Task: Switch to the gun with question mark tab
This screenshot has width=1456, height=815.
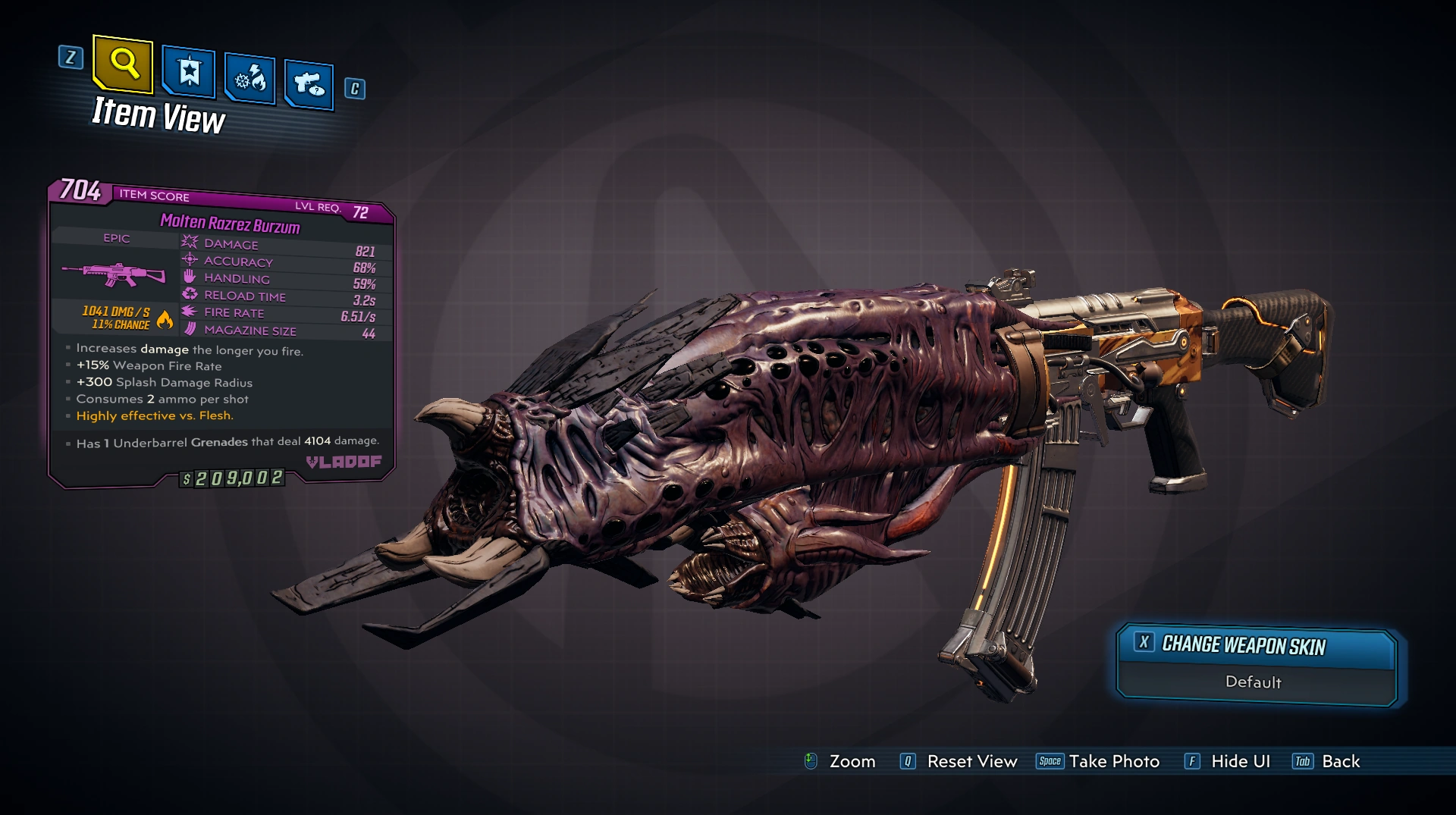Action: pyautogui.click(x=309, y=83)
